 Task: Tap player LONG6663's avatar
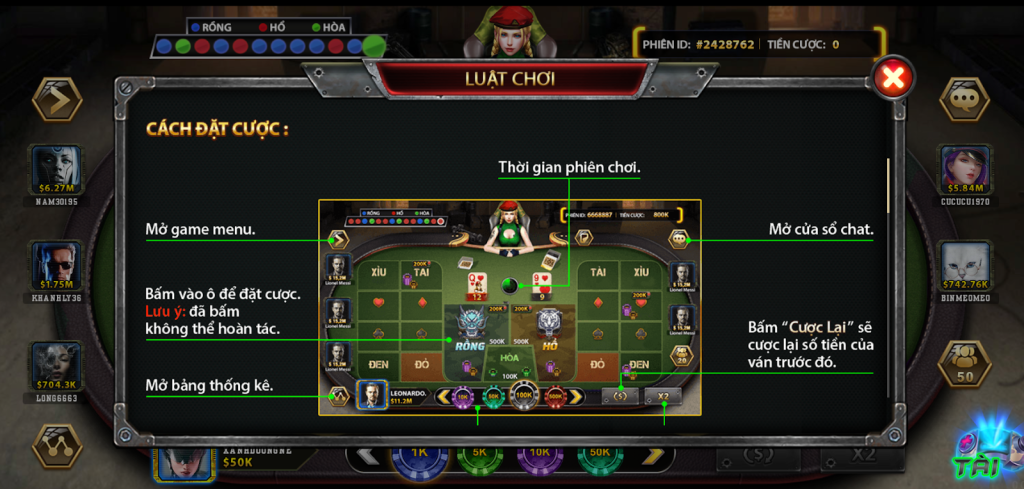[56, 363]
